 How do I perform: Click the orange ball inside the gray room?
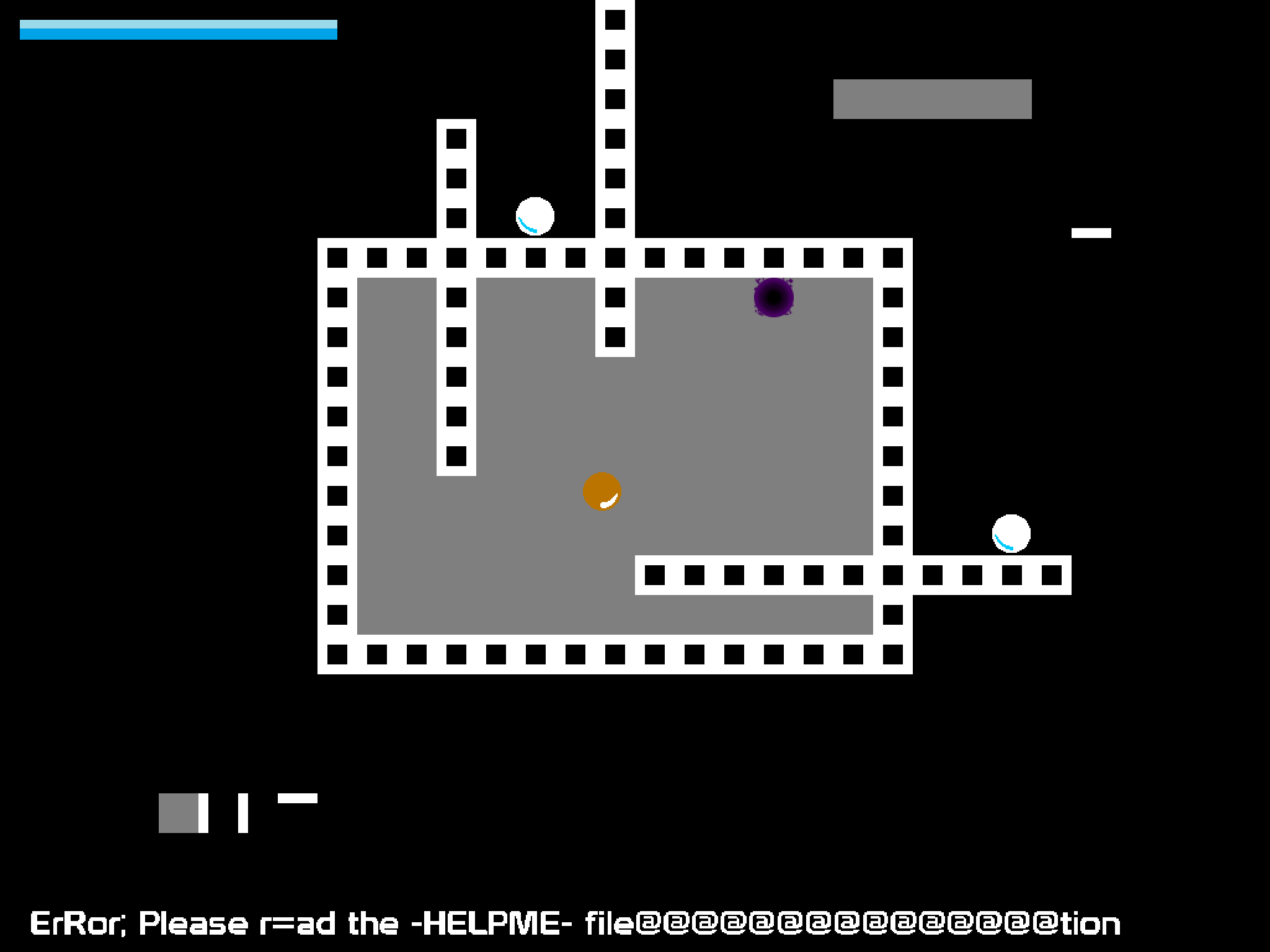pos(602,493)
